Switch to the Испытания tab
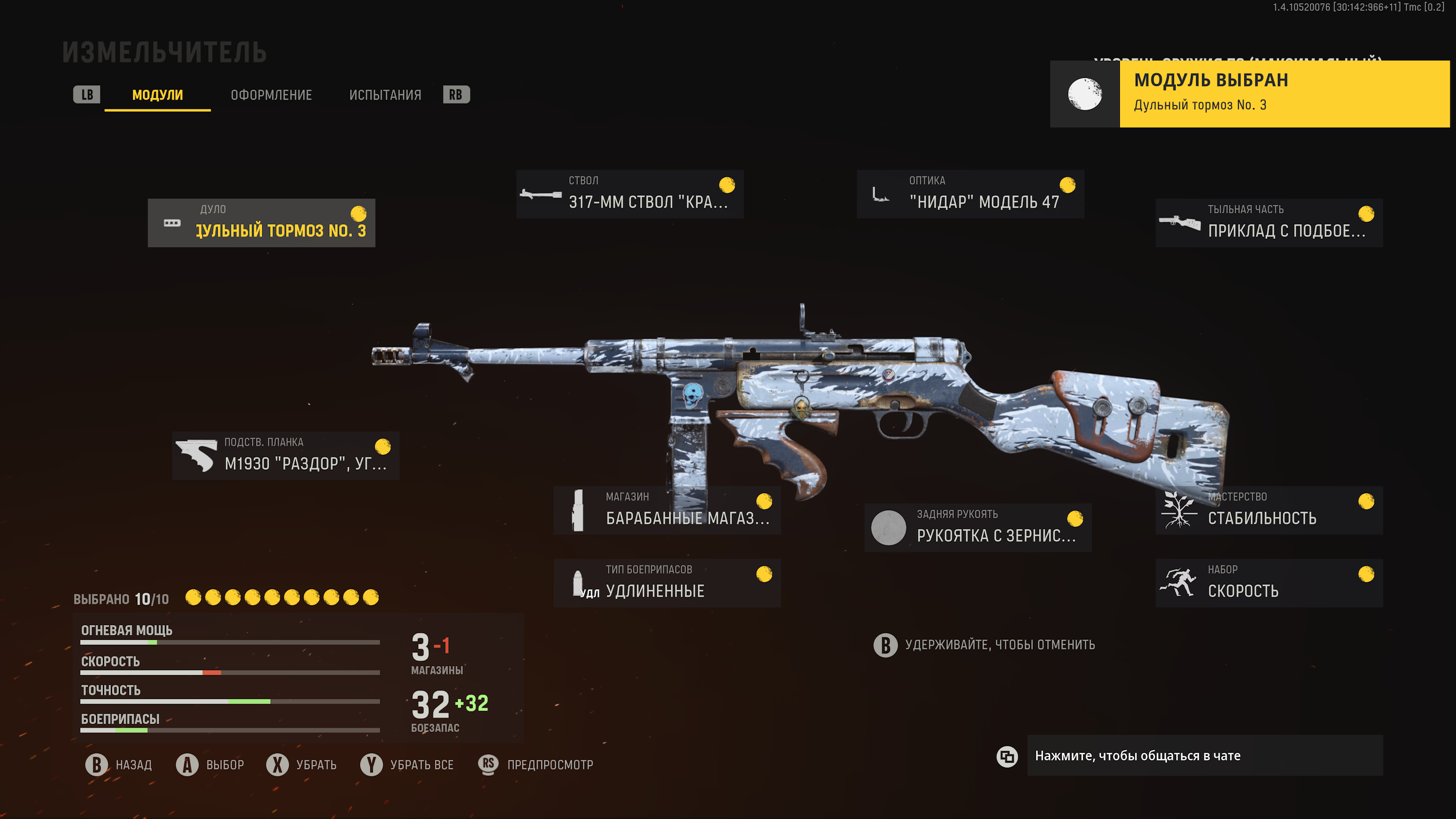Screen dimensions: 1456x819 click(385, 95)
